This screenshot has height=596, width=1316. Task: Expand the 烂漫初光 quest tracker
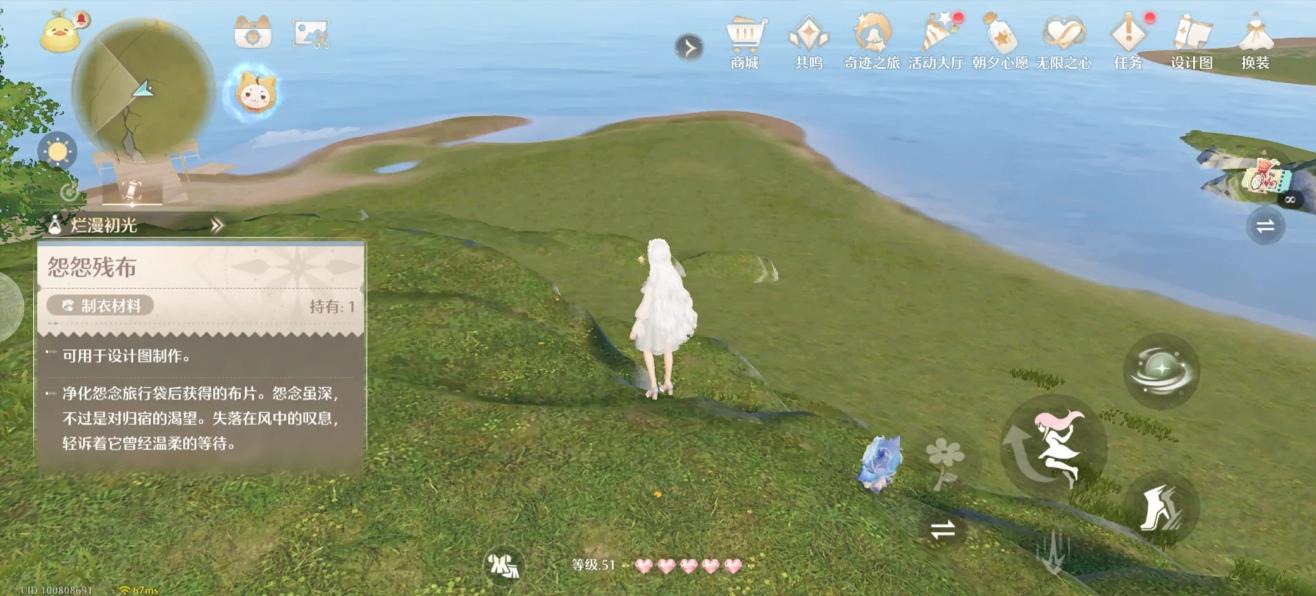click(216, 226)
